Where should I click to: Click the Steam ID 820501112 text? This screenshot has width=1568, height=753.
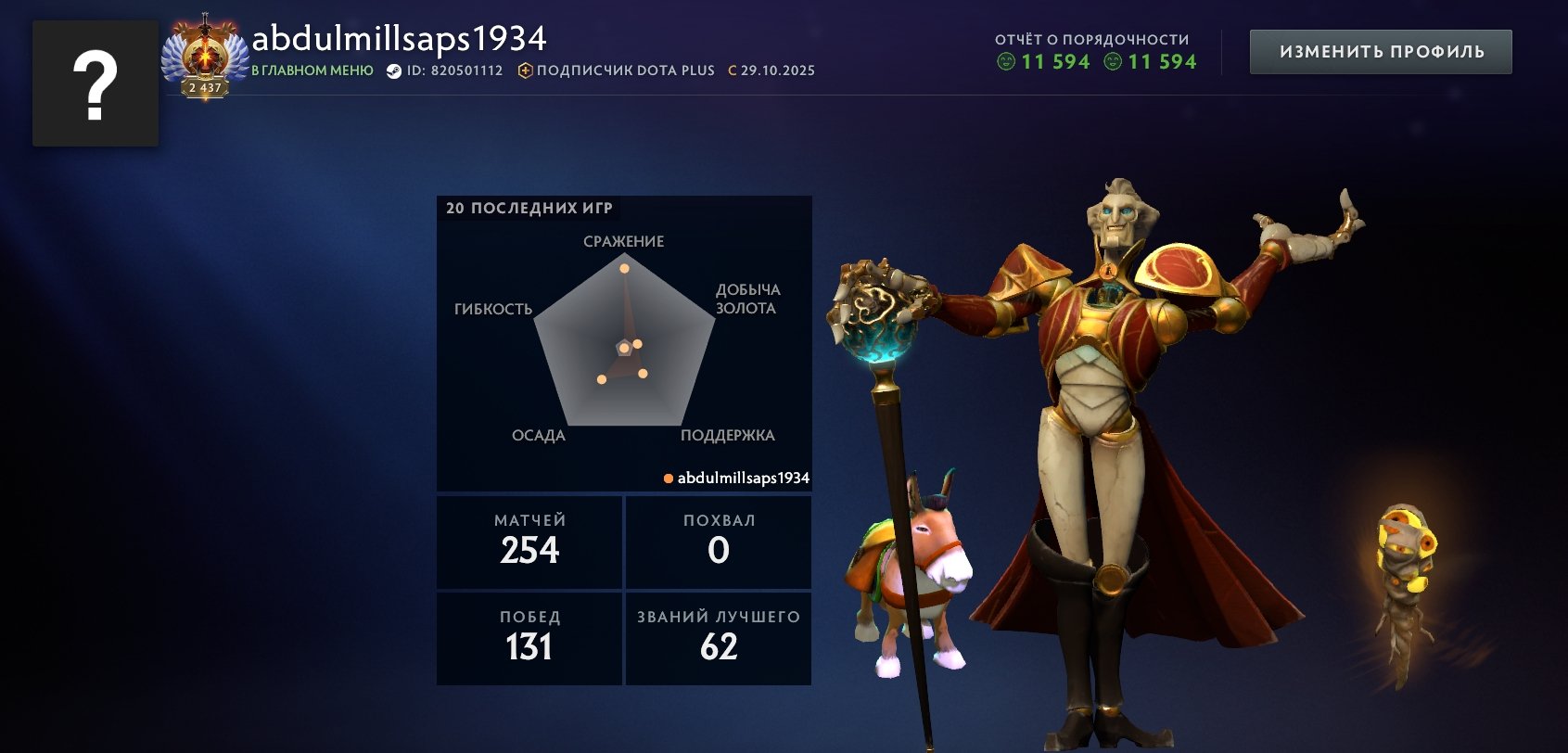[x=445, y=70]
